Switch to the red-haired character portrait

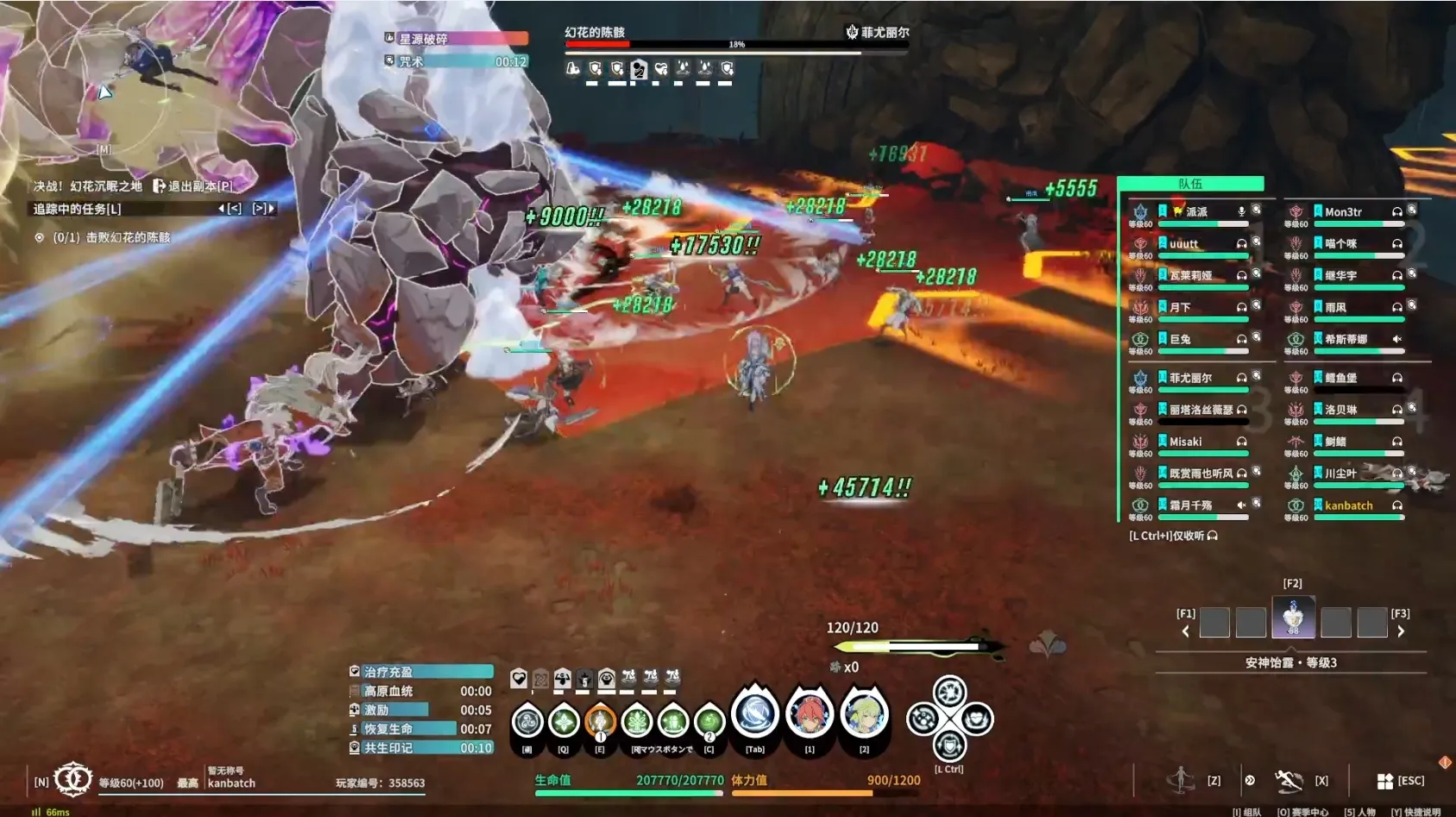[810, 715]
